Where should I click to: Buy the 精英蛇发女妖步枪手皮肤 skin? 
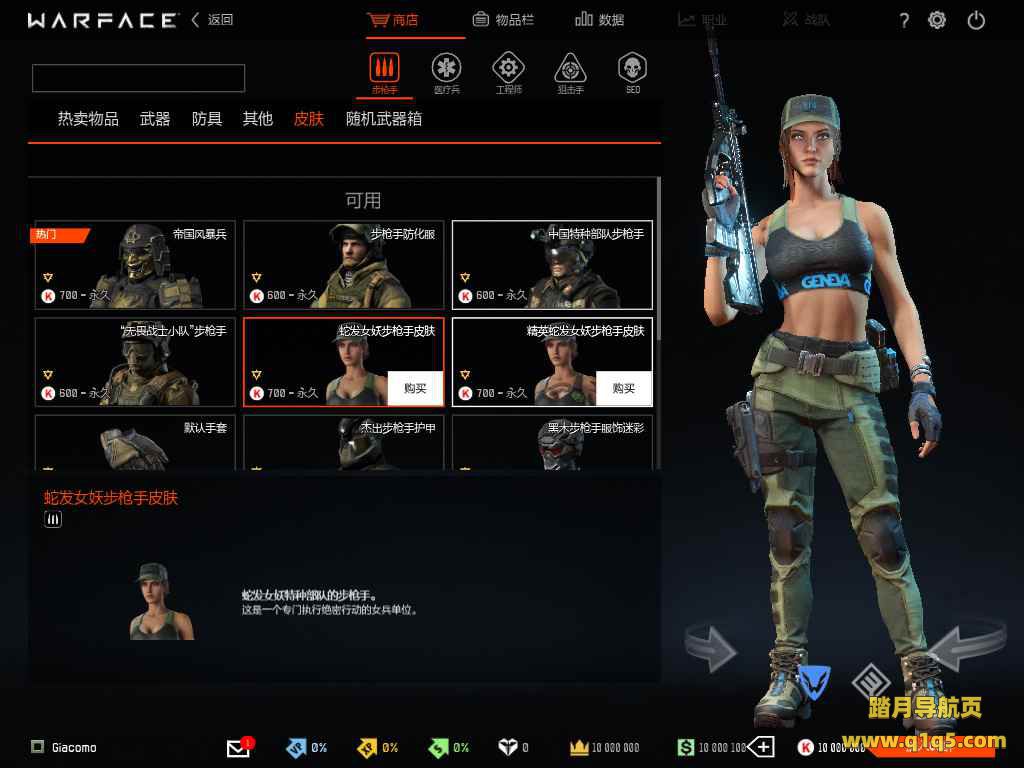(x=624, y=388)
